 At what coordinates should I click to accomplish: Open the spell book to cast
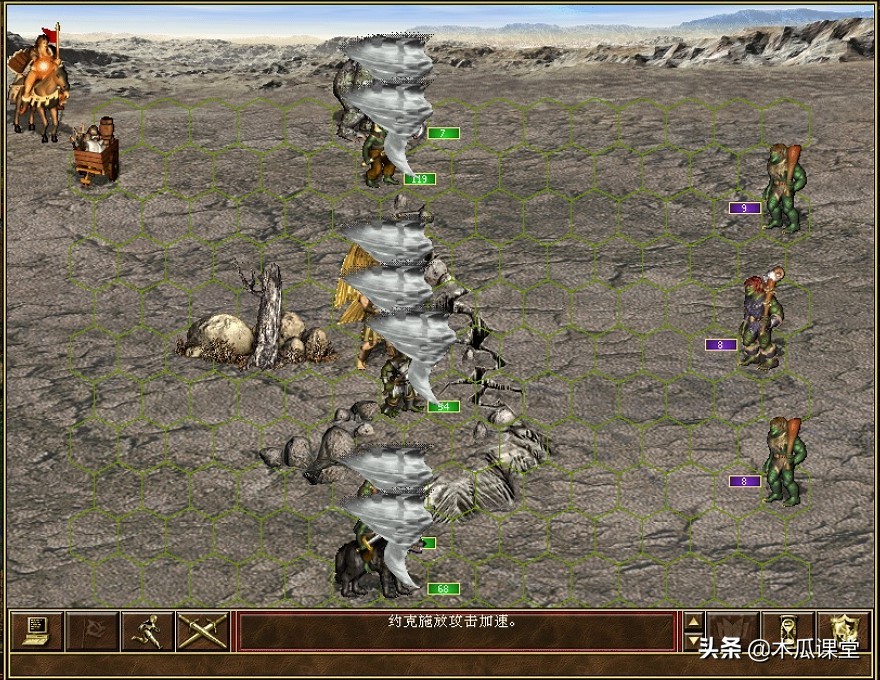coord(732,630)
